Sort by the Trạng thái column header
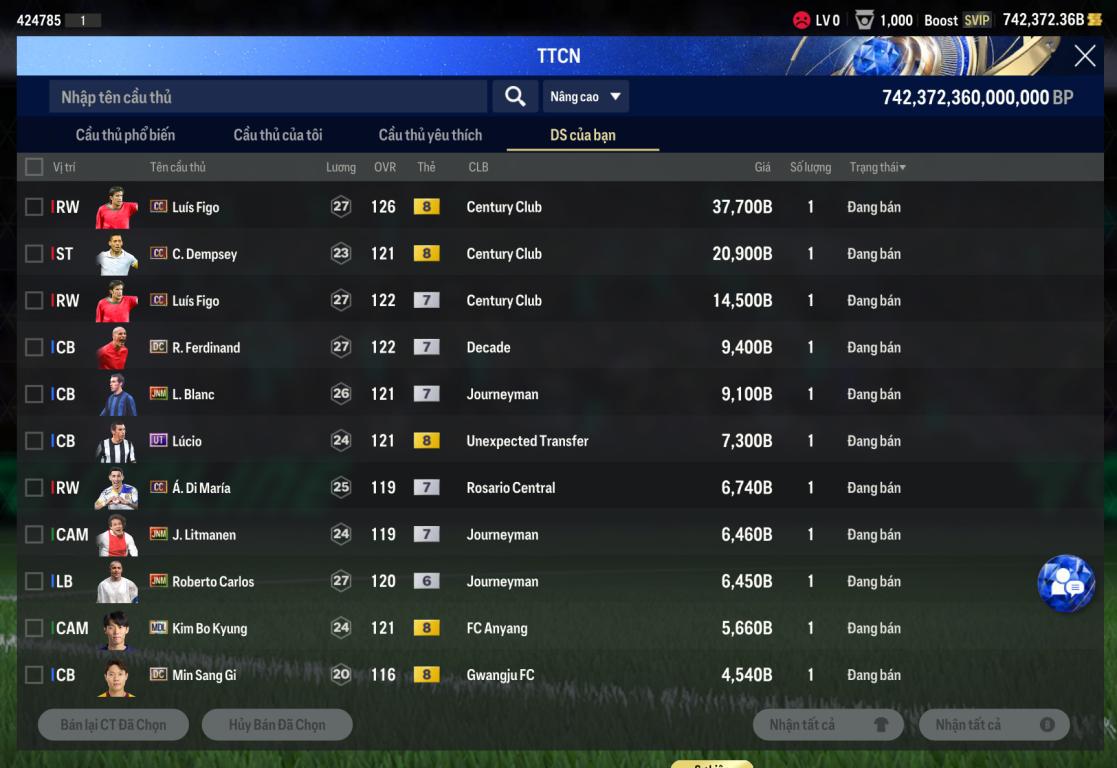The height and width of the screenshot is (768, 1117). pos(877,167)
